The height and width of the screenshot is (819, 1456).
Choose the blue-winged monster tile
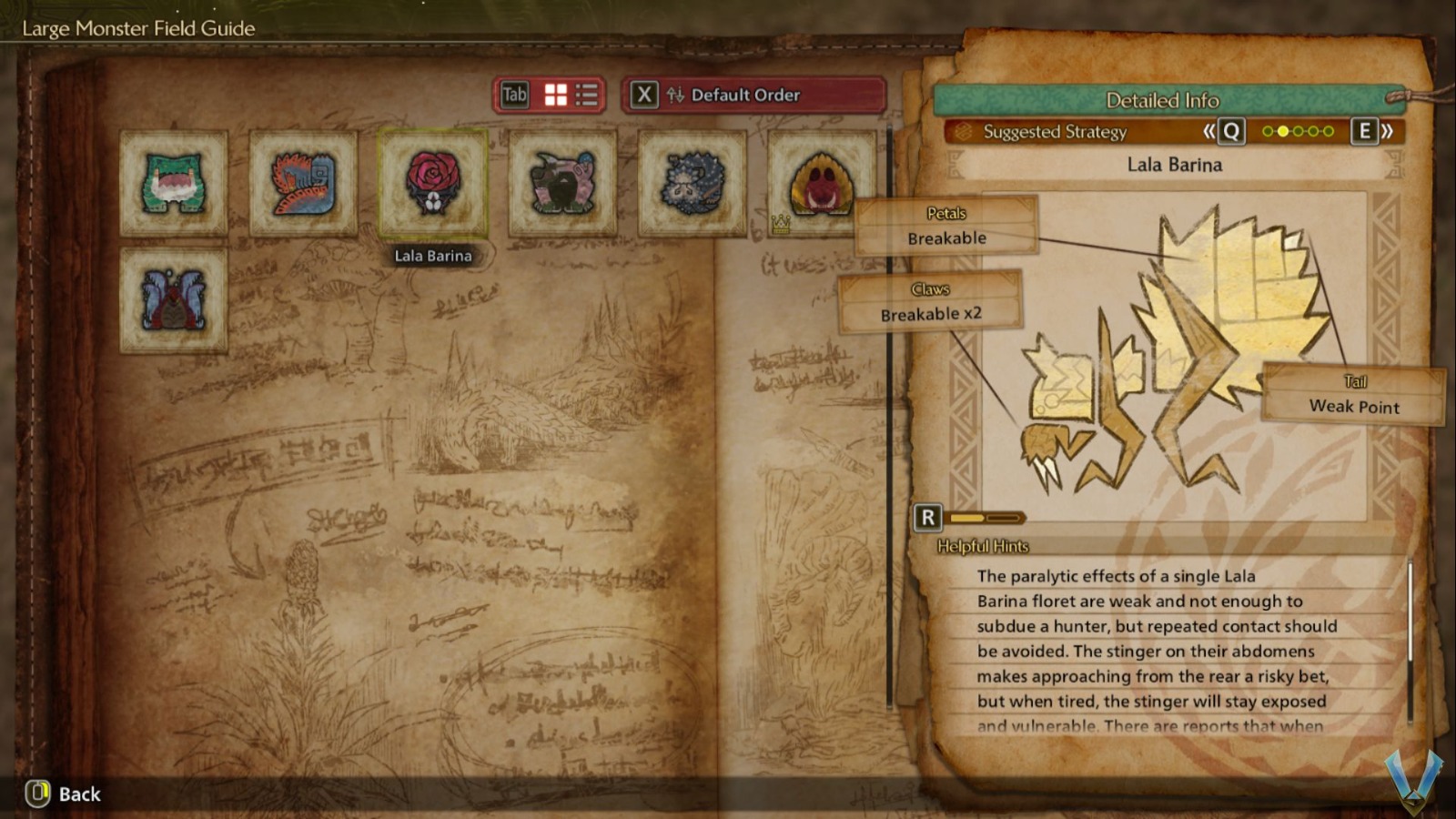tap(173, 300)
